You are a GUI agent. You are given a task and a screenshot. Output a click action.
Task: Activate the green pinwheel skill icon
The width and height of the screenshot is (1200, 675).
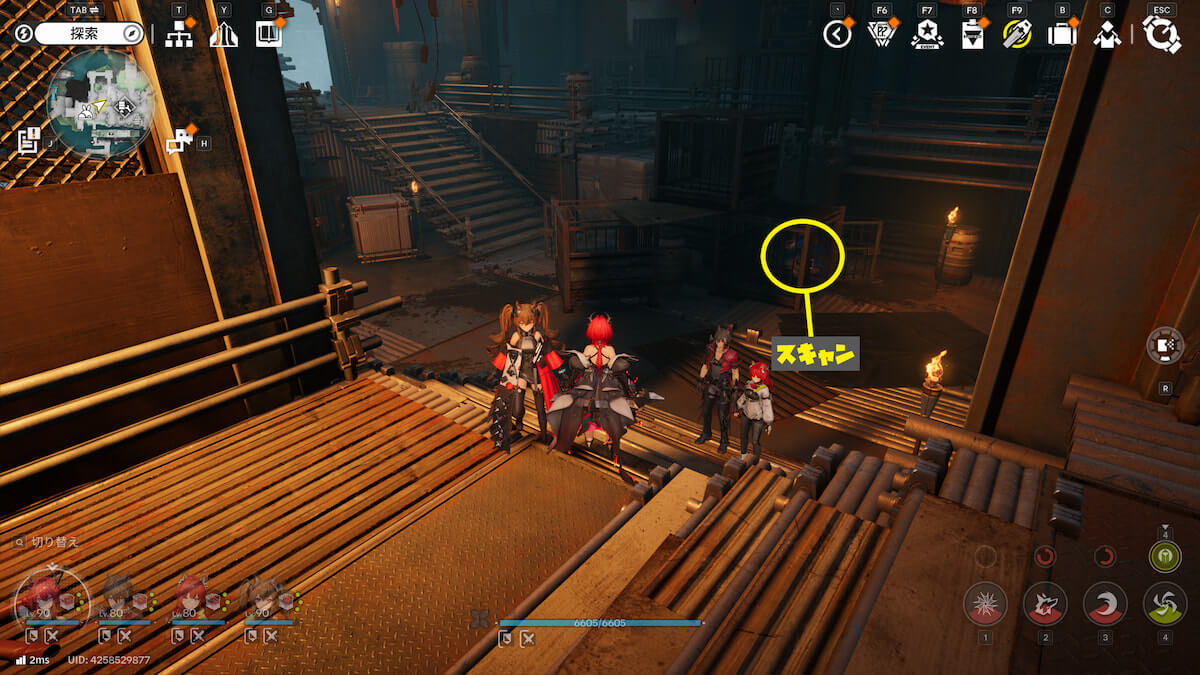pos(1165,604)
